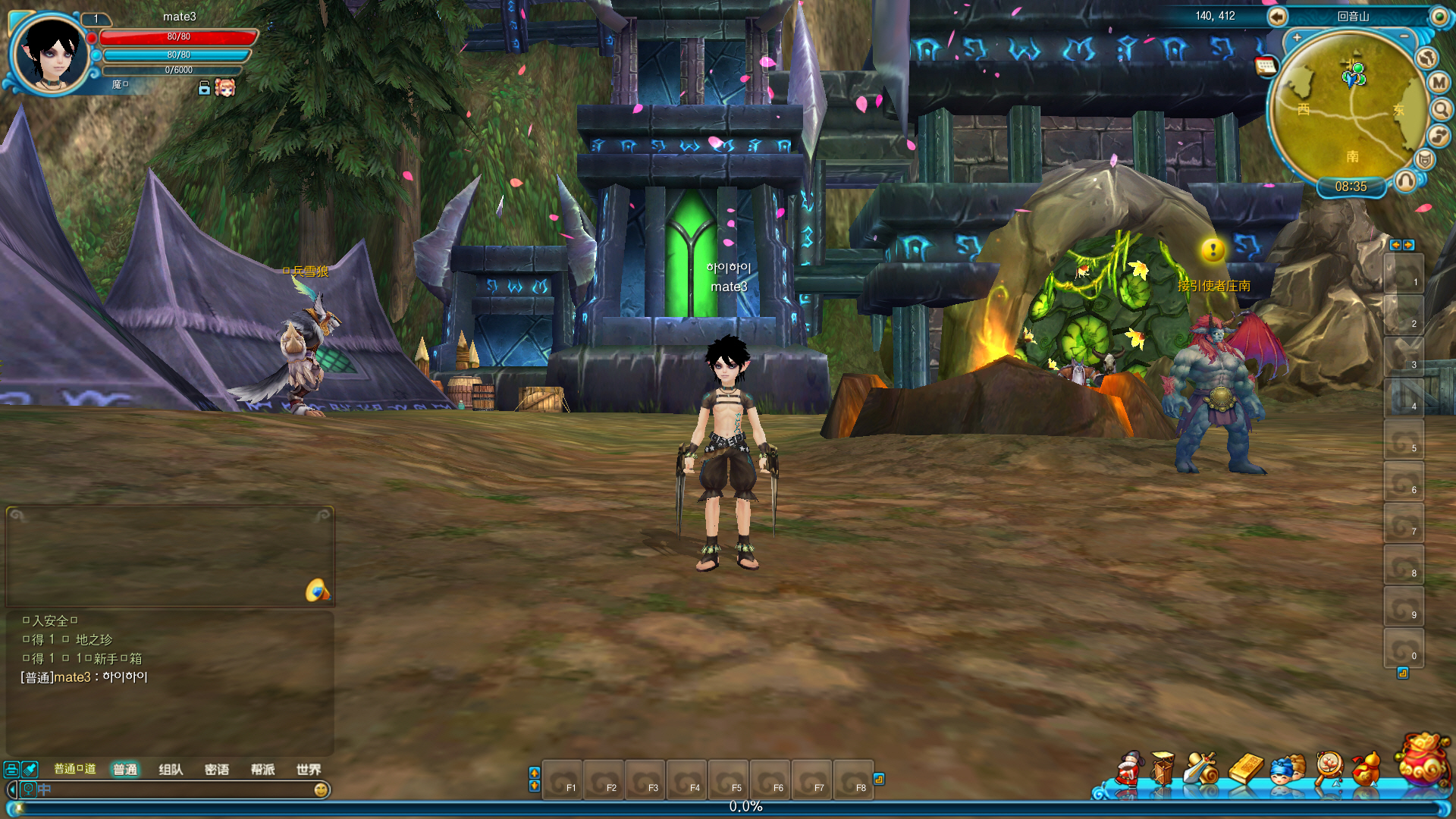Select the 密语 whisper chat tab
The width and height of the screenshot is (1456, 819).
coord(217,770)
